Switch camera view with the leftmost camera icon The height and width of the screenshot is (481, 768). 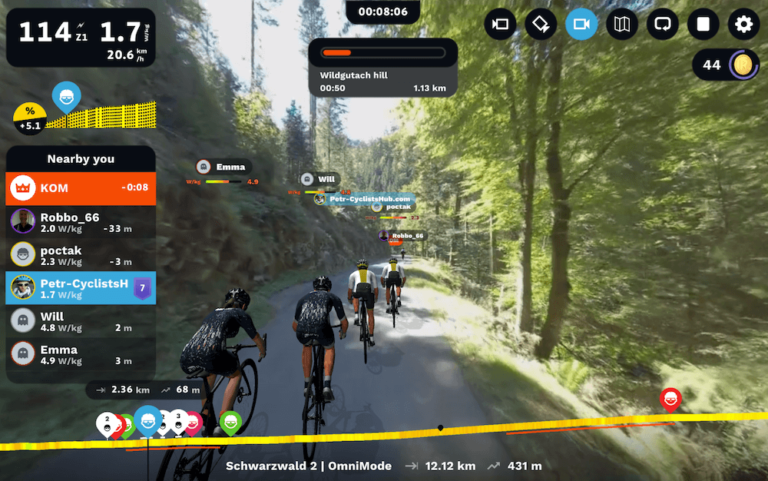tap(500, 24)
